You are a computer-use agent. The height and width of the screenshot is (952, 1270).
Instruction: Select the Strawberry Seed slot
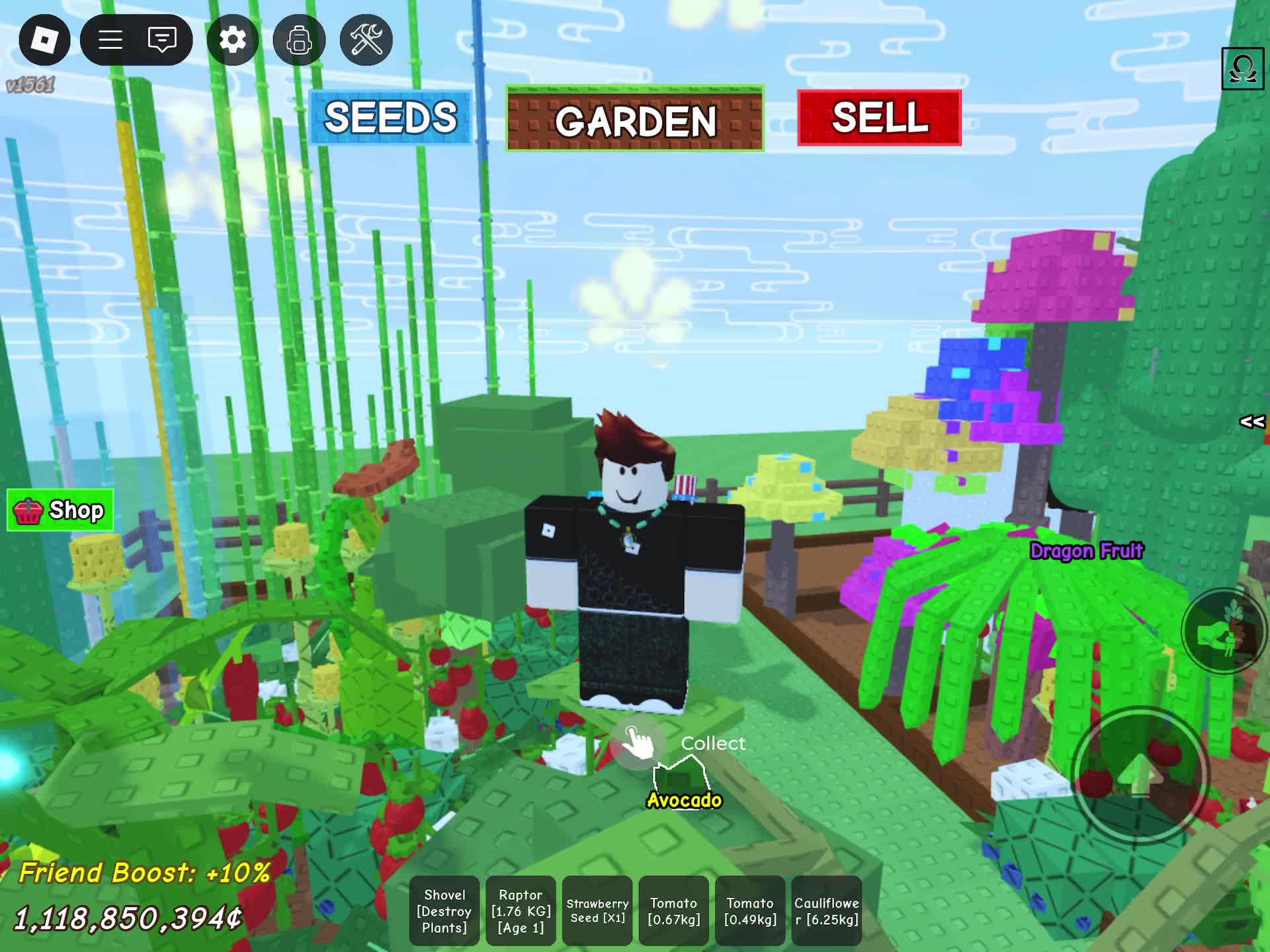[597, 911]
